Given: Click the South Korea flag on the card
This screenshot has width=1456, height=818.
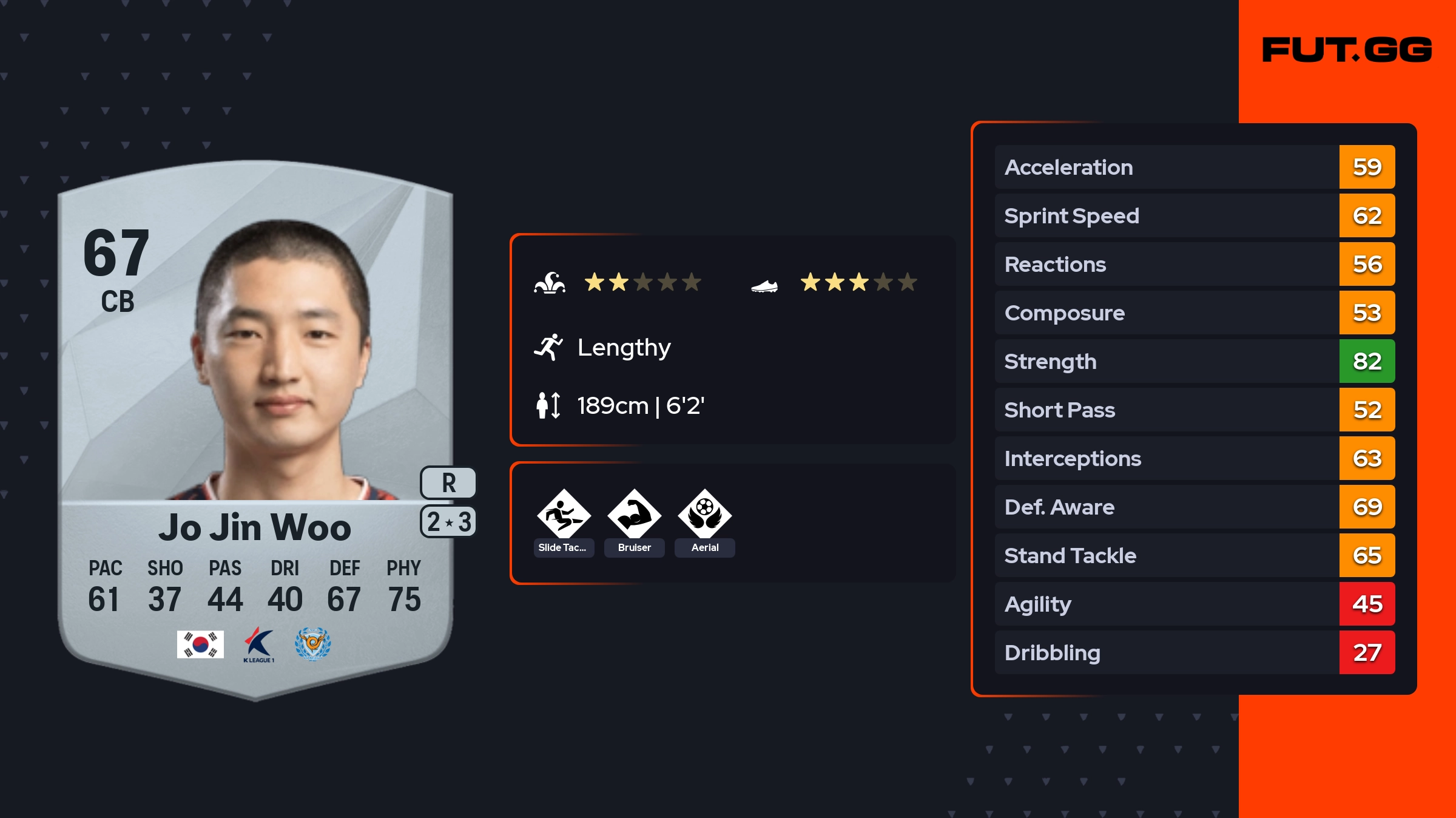Looking at the screenshot, I should (x=200, y=644).
